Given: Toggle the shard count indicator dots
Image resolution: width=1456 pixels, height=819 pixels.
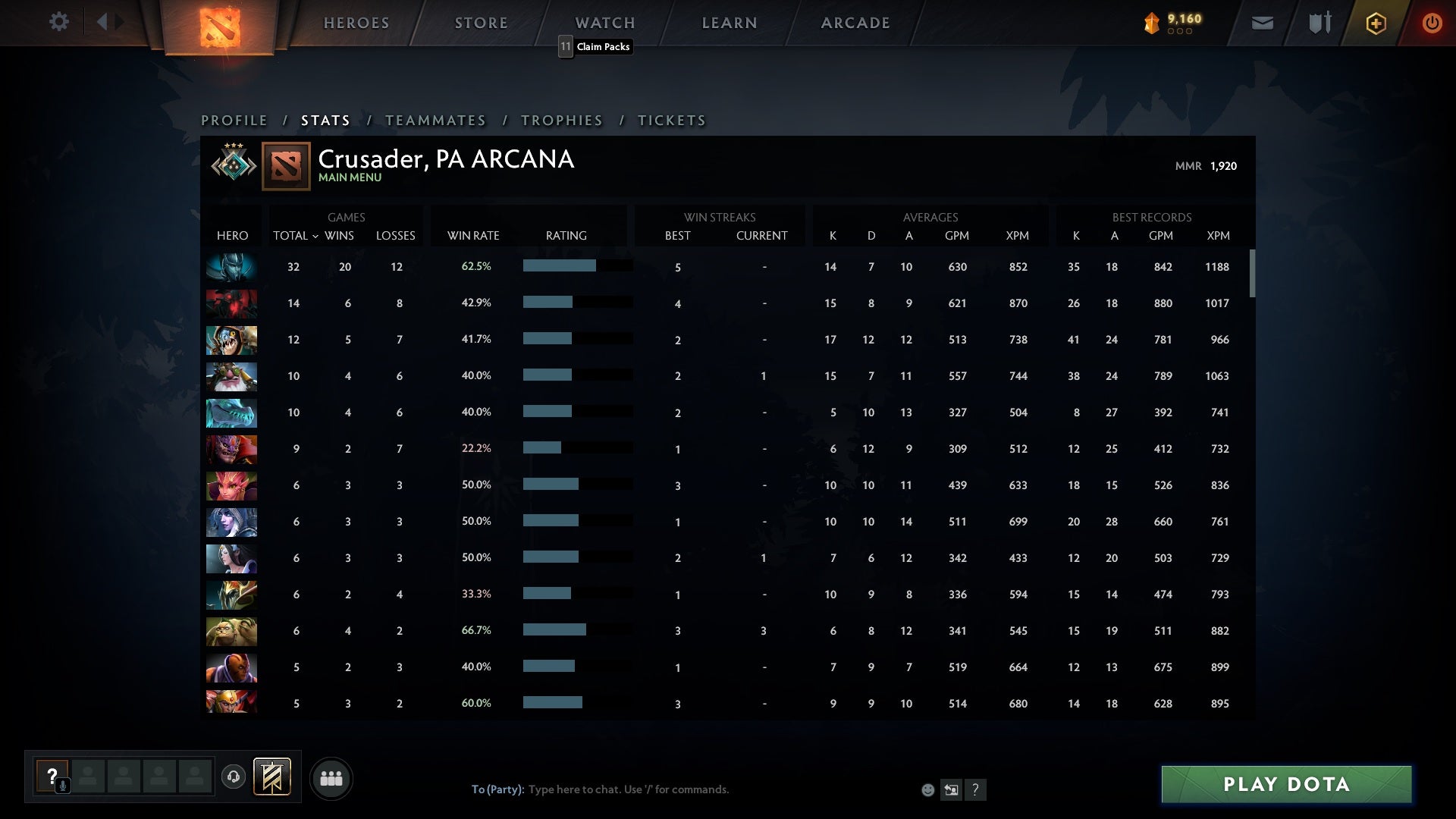Looking at the screenshot, I should tap(1178, 32).
